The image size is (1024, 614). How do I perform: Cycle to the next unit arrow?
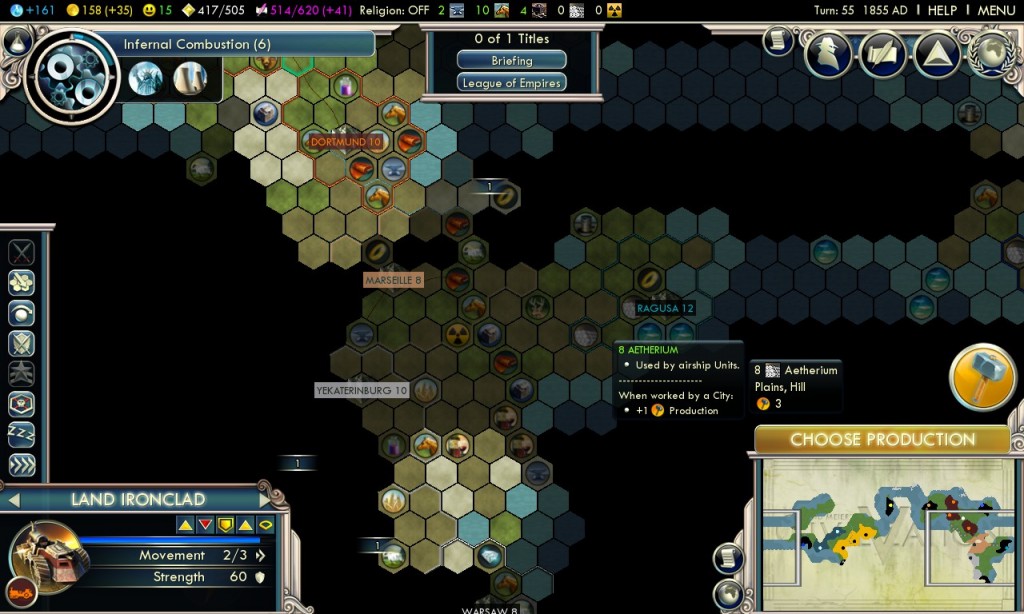click(x=265, y=499)
